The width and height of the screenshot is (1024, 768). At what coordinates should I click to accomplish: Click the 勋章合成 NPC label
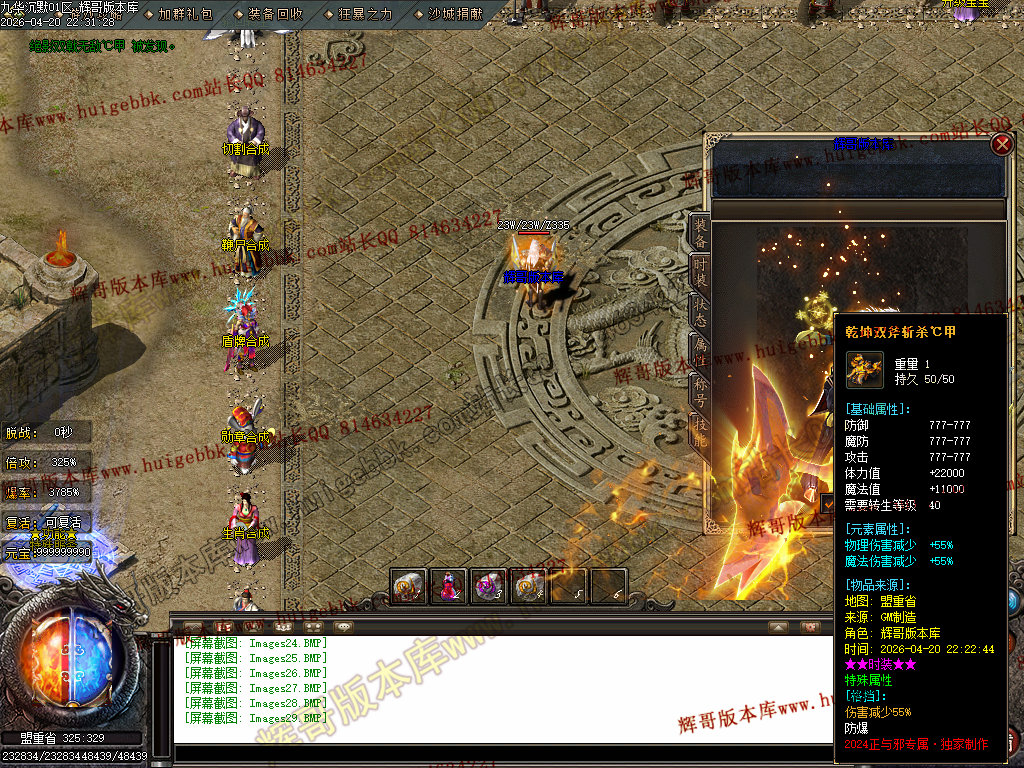pos(246,437)
